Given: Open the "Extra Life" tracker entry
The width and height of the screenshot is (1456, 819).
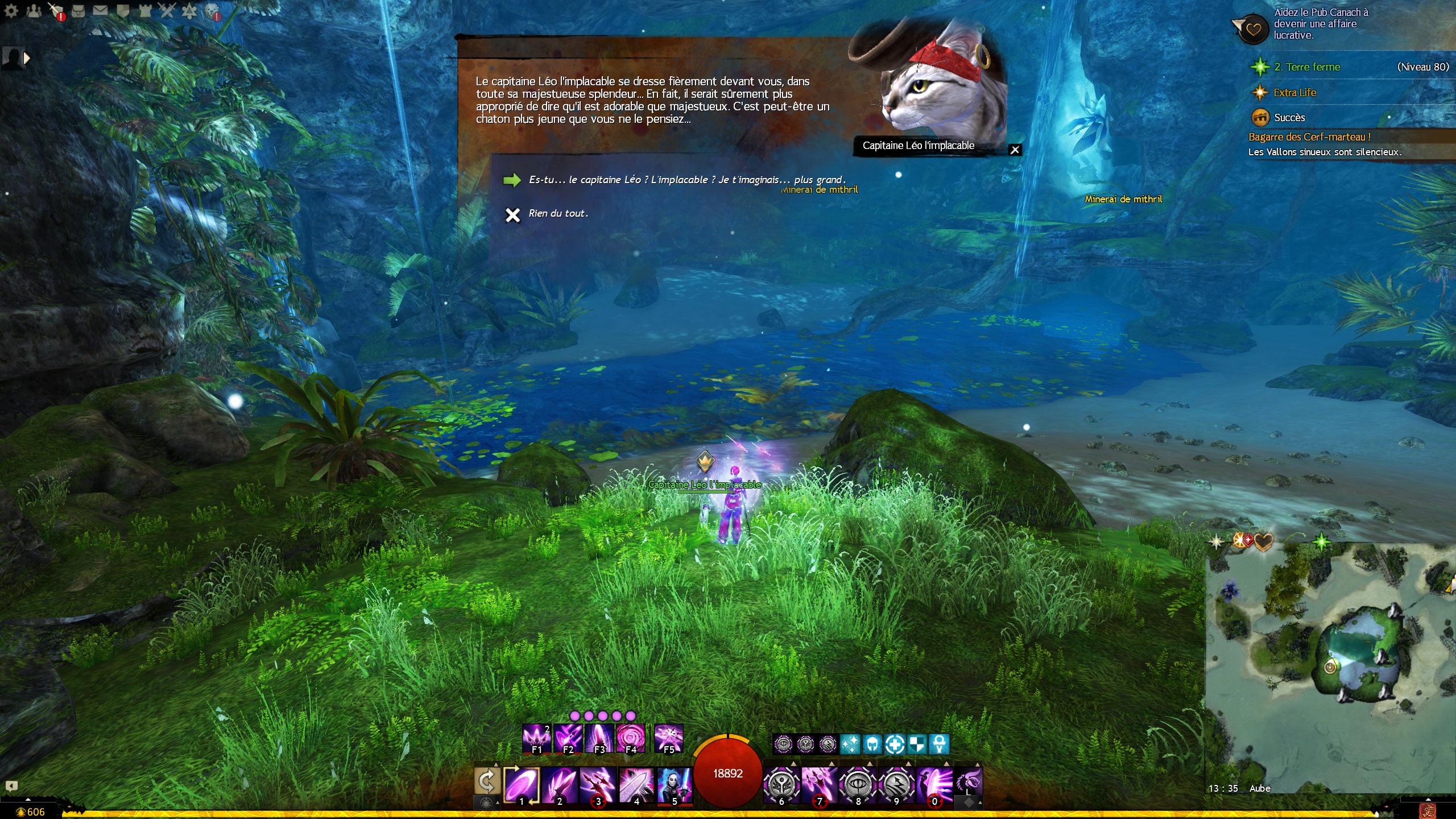Looking at the screenshot, I should [1294, 93].
